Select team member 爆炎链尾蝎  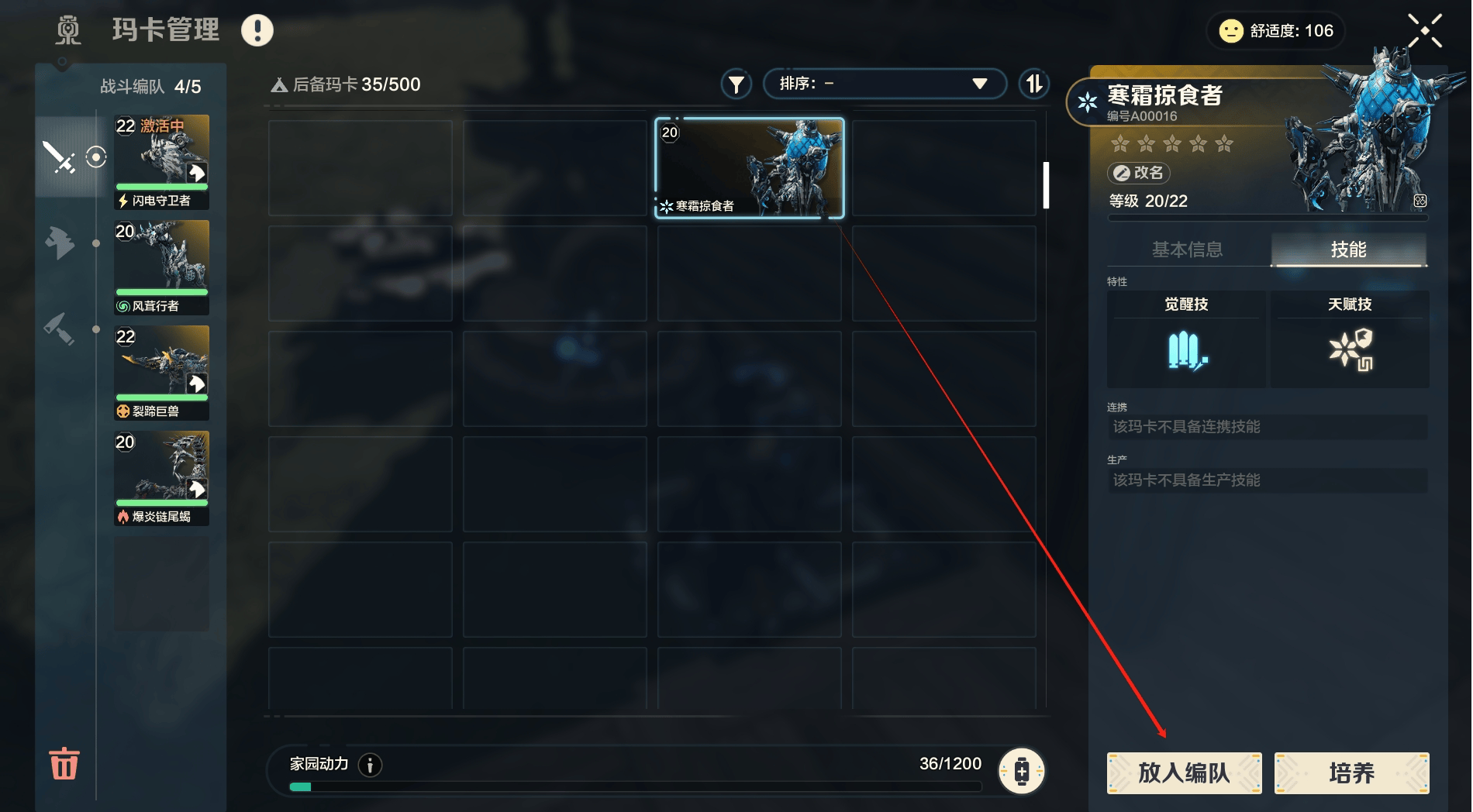[162, 477]
